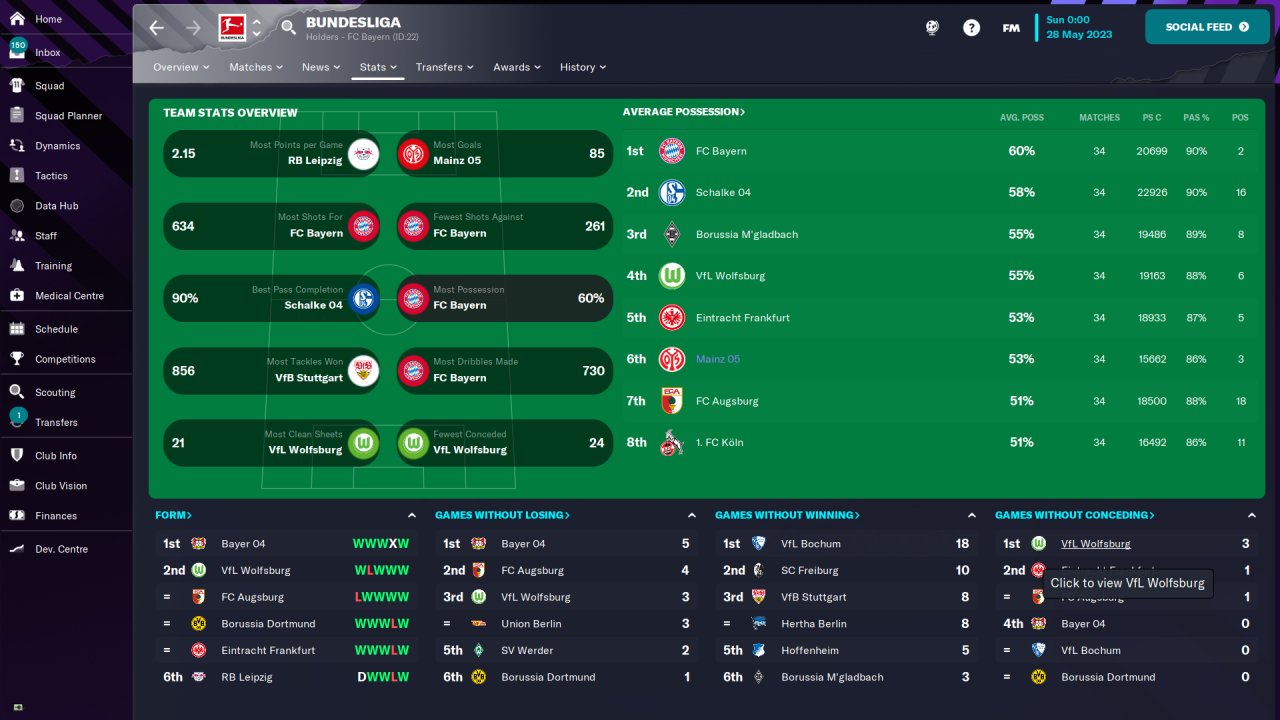Go back with the left arrow button
The image size is (1280, 720).
[x=157, y=28]
